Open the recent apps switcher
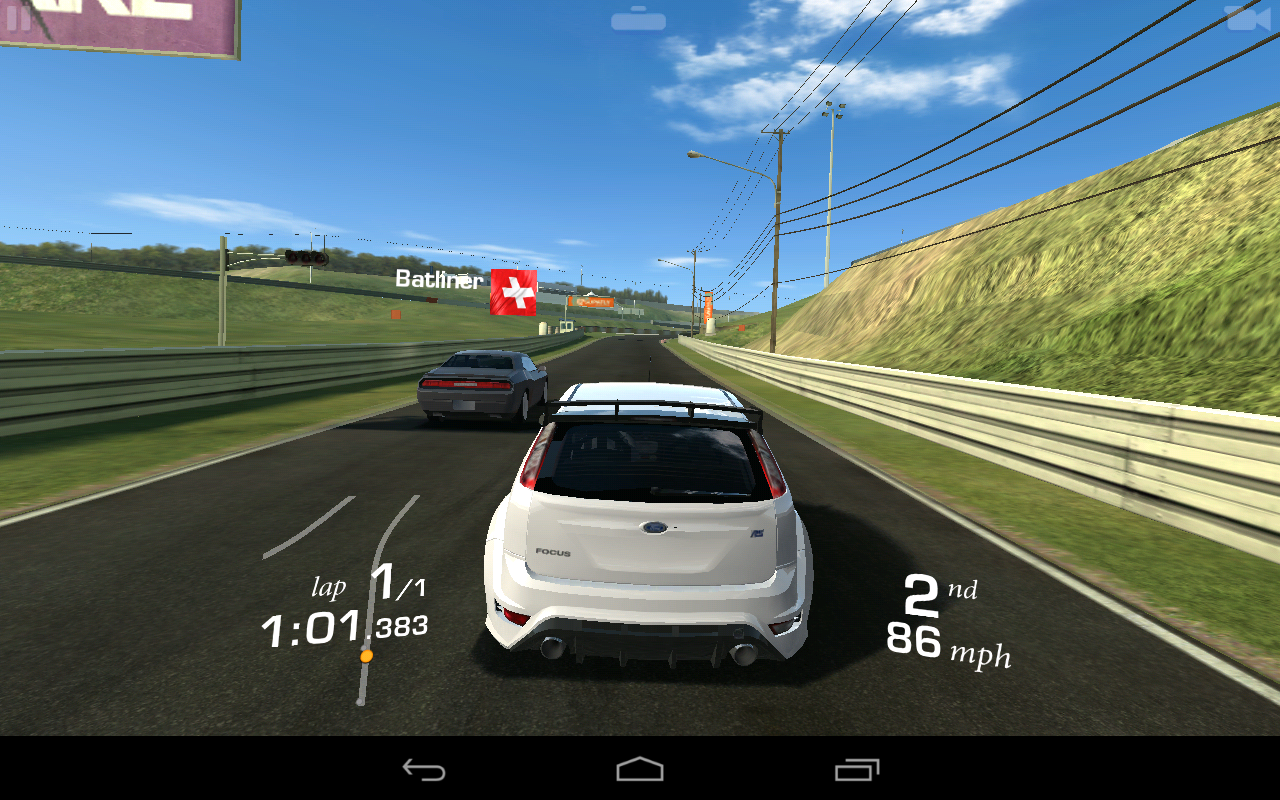The height and width of the screenshot is (800, 1280). click(x=855, y=770)
